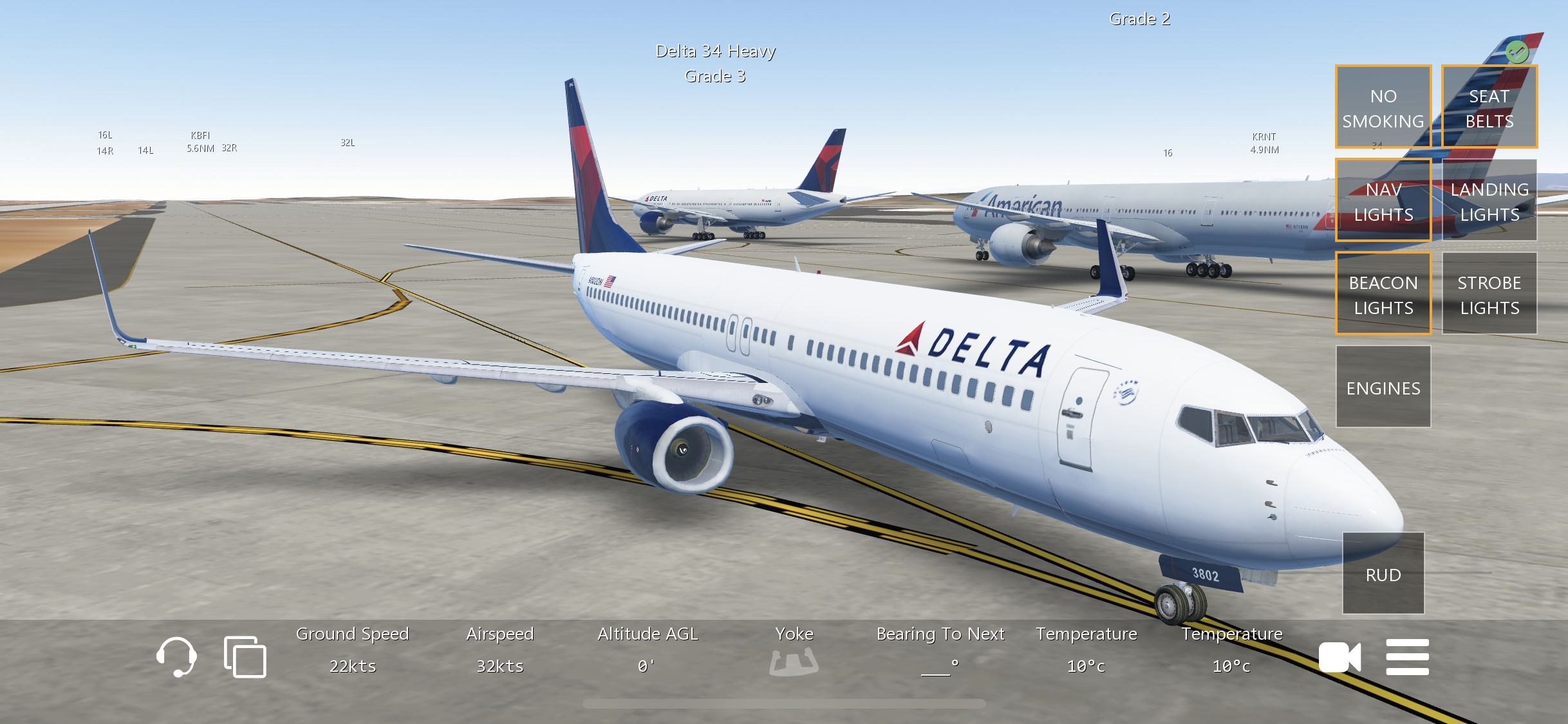The image size is (1568, 724).
Task: Activate the Strobe Lights
Action: point(1489,294)
